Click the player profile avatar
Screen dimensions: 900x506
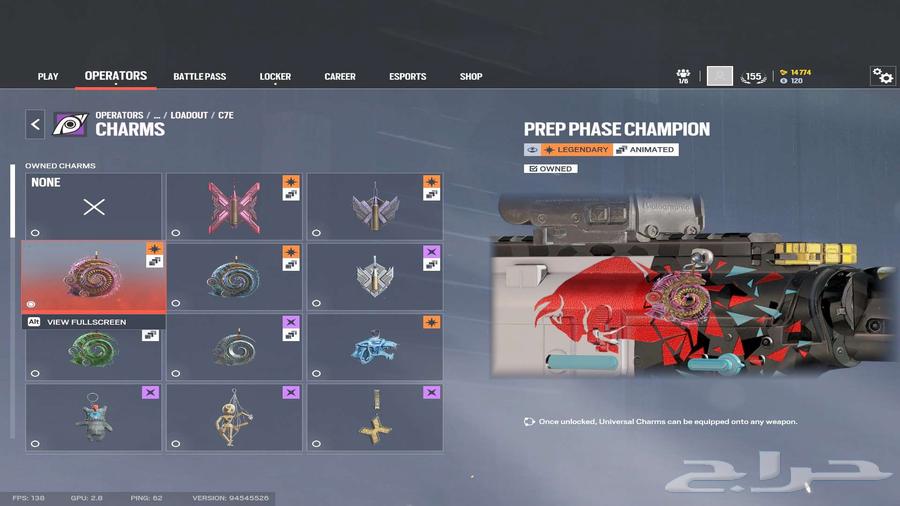click(720, 76)
